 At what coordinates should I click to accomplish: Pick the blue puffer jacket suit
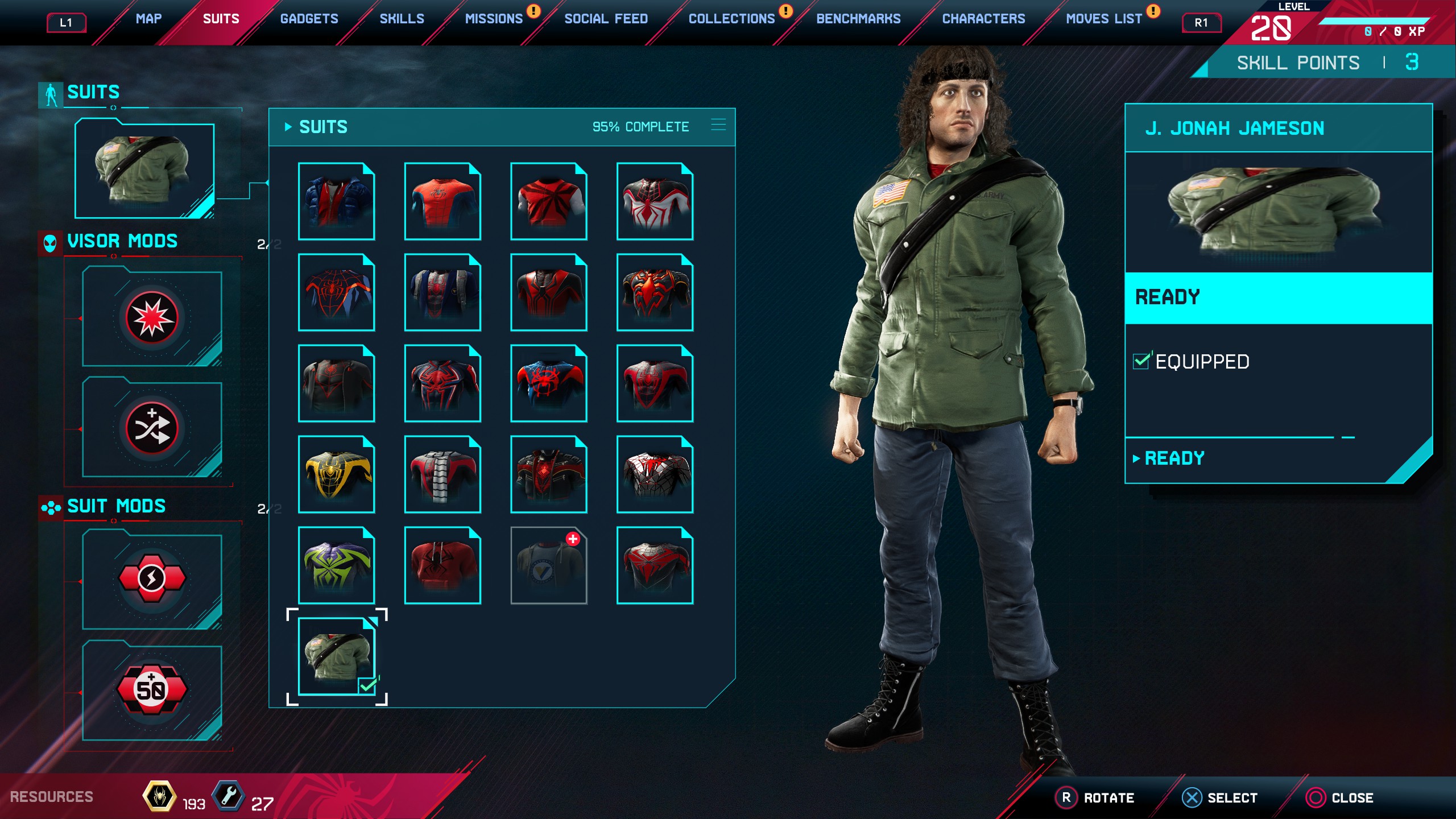tap(336, 201)
